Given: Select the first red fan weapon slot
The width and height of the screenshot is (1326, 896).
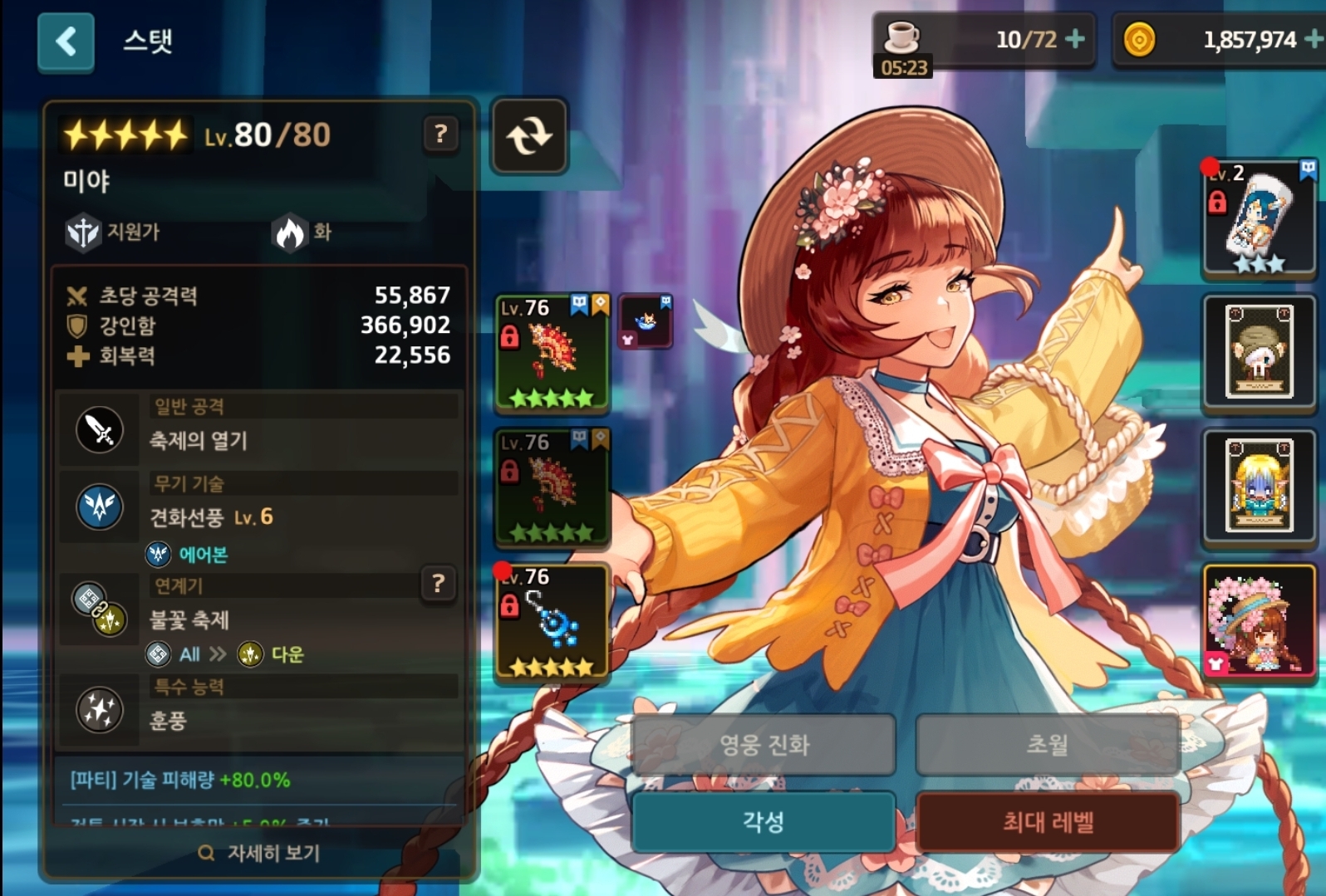Looking at the screenshot, I should 552,353.
